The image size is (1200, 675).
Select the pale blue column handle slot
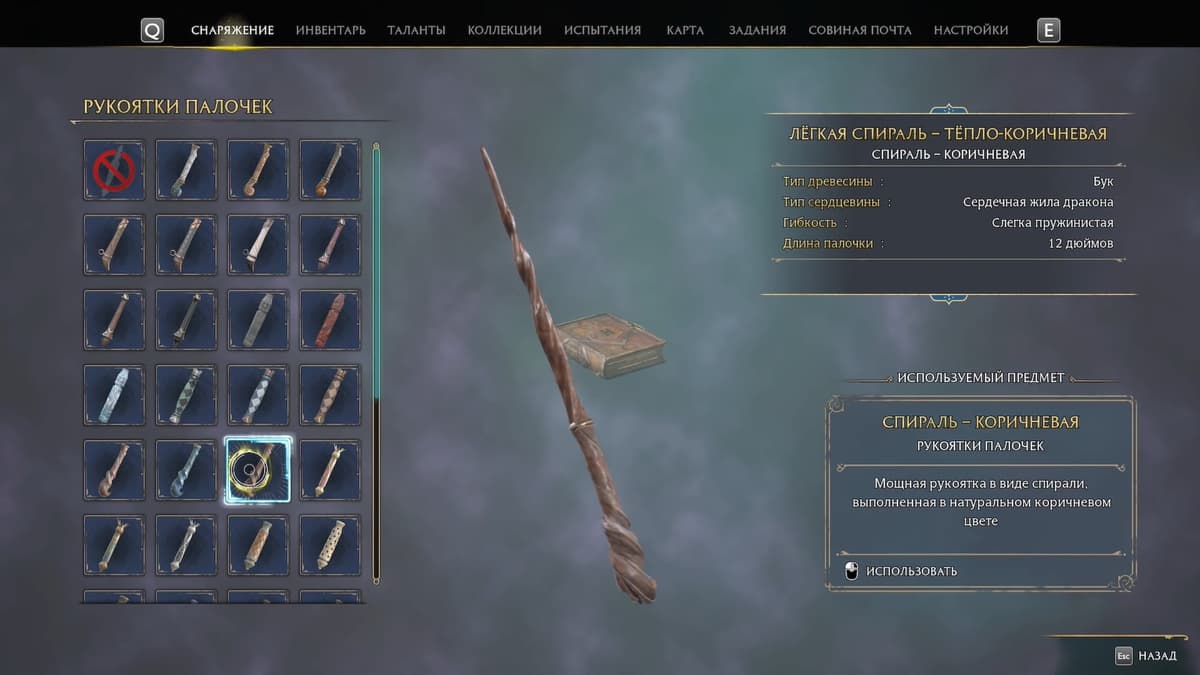point(114,395)
